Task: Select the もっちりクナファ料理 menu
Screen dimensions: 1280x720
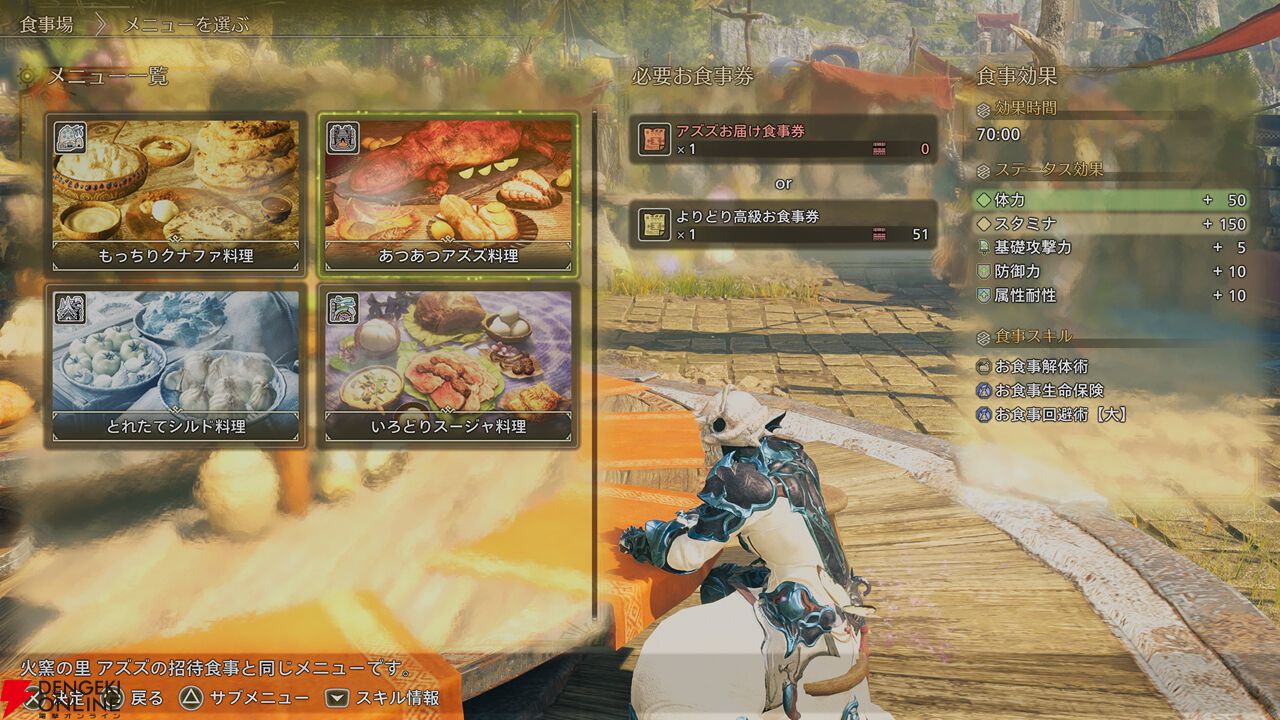Action: (176, 194)
